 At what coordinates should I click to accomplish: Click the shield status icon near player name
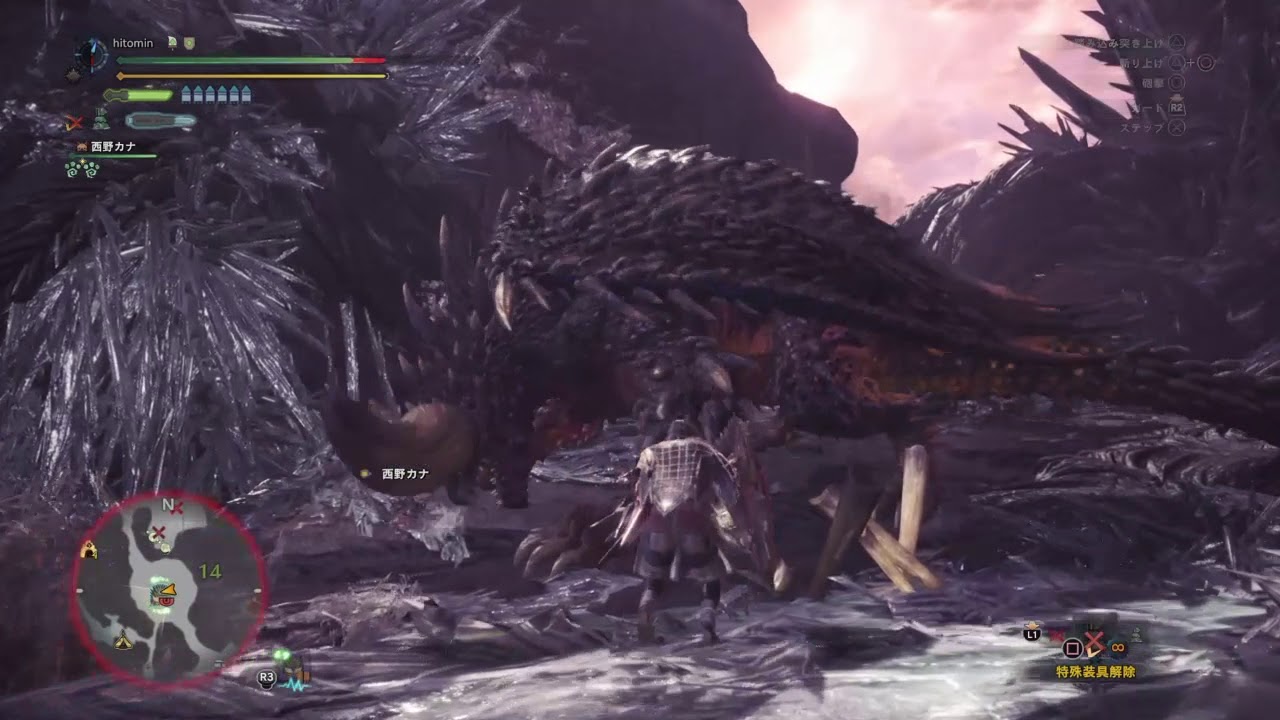[189, 43]
